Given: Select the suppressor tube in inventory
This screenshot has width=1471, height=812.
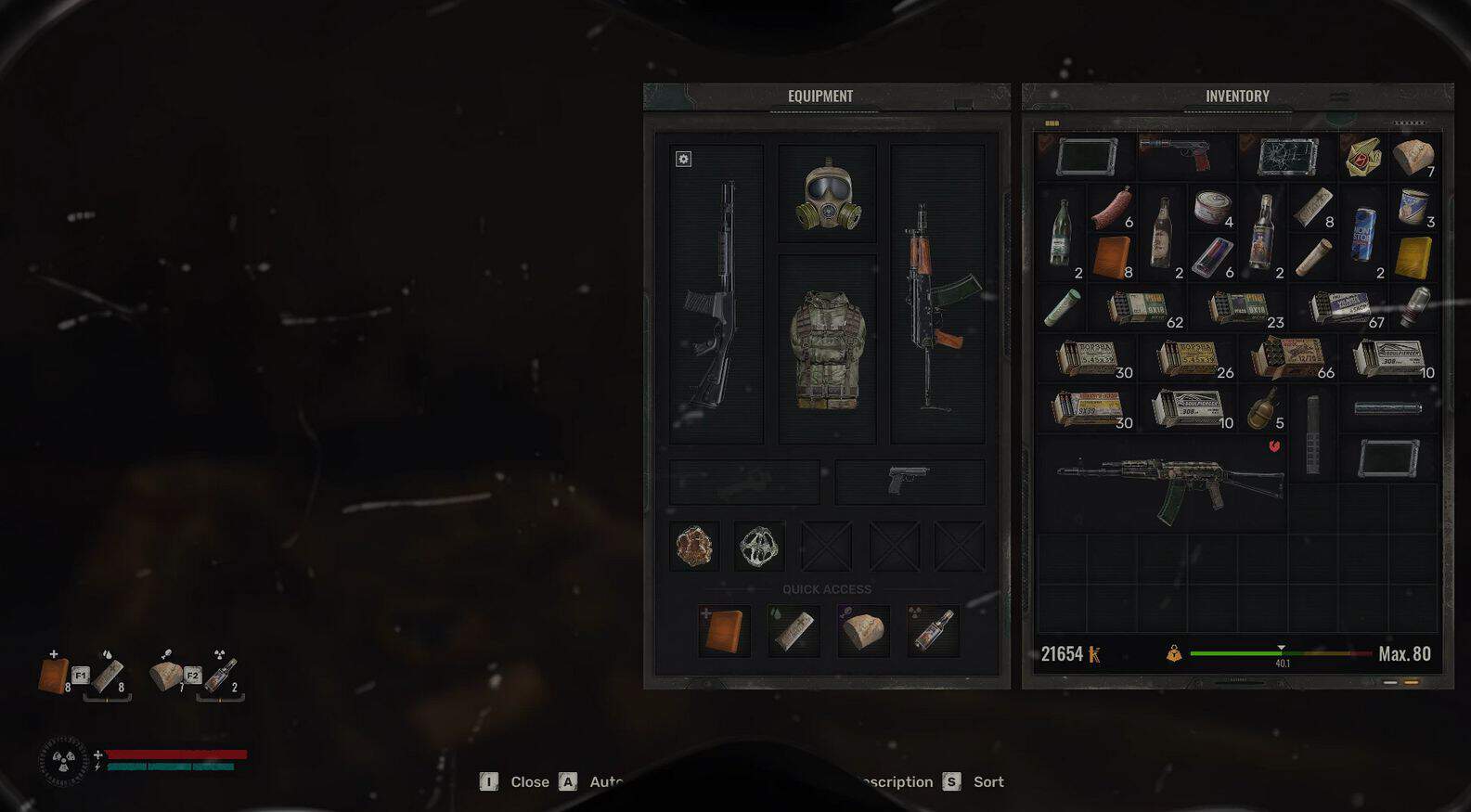Looking at the screenshot, I should (x=1387, y=408).
